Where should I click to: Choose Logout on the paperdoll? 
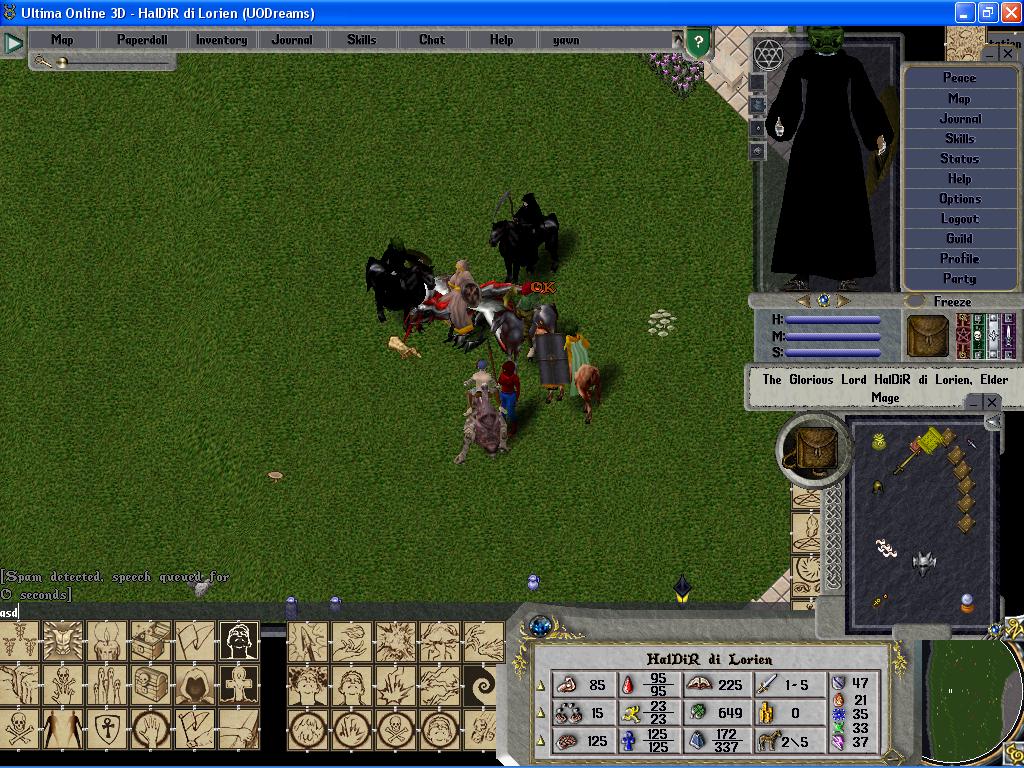pyautogui.click(x=959, y=219)
